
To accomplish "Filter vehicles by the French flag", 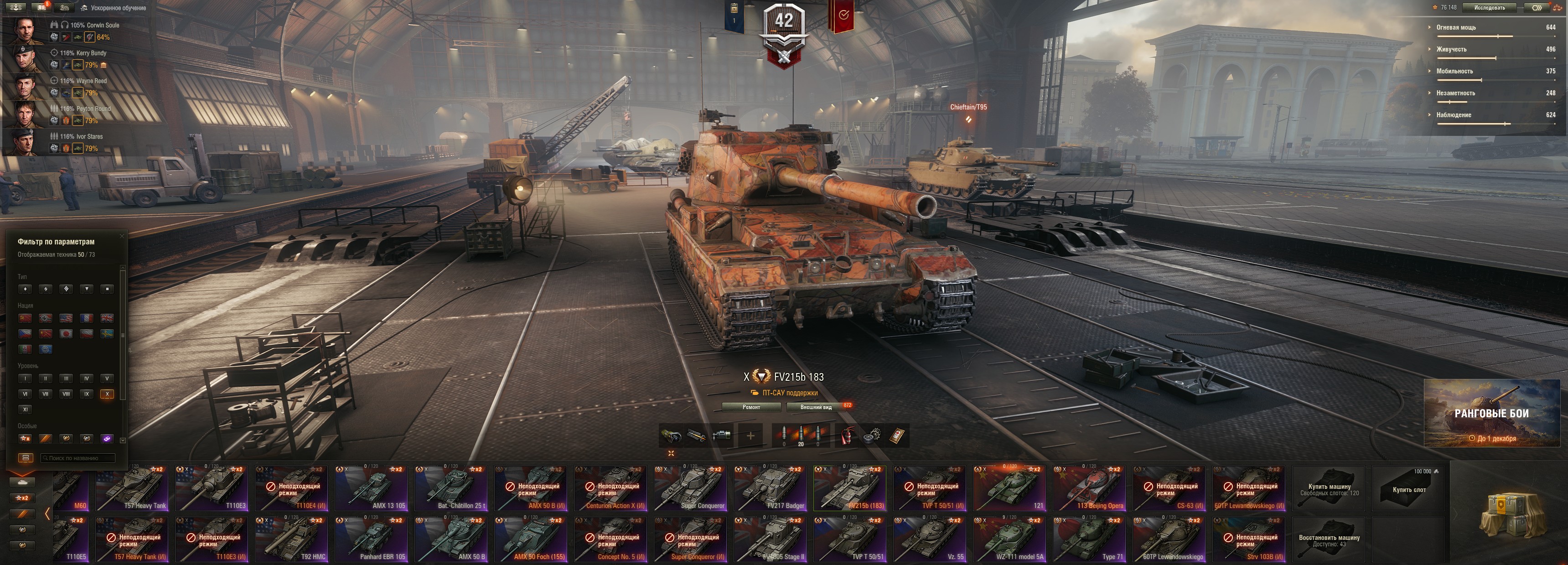I will [x=87, y=318].
